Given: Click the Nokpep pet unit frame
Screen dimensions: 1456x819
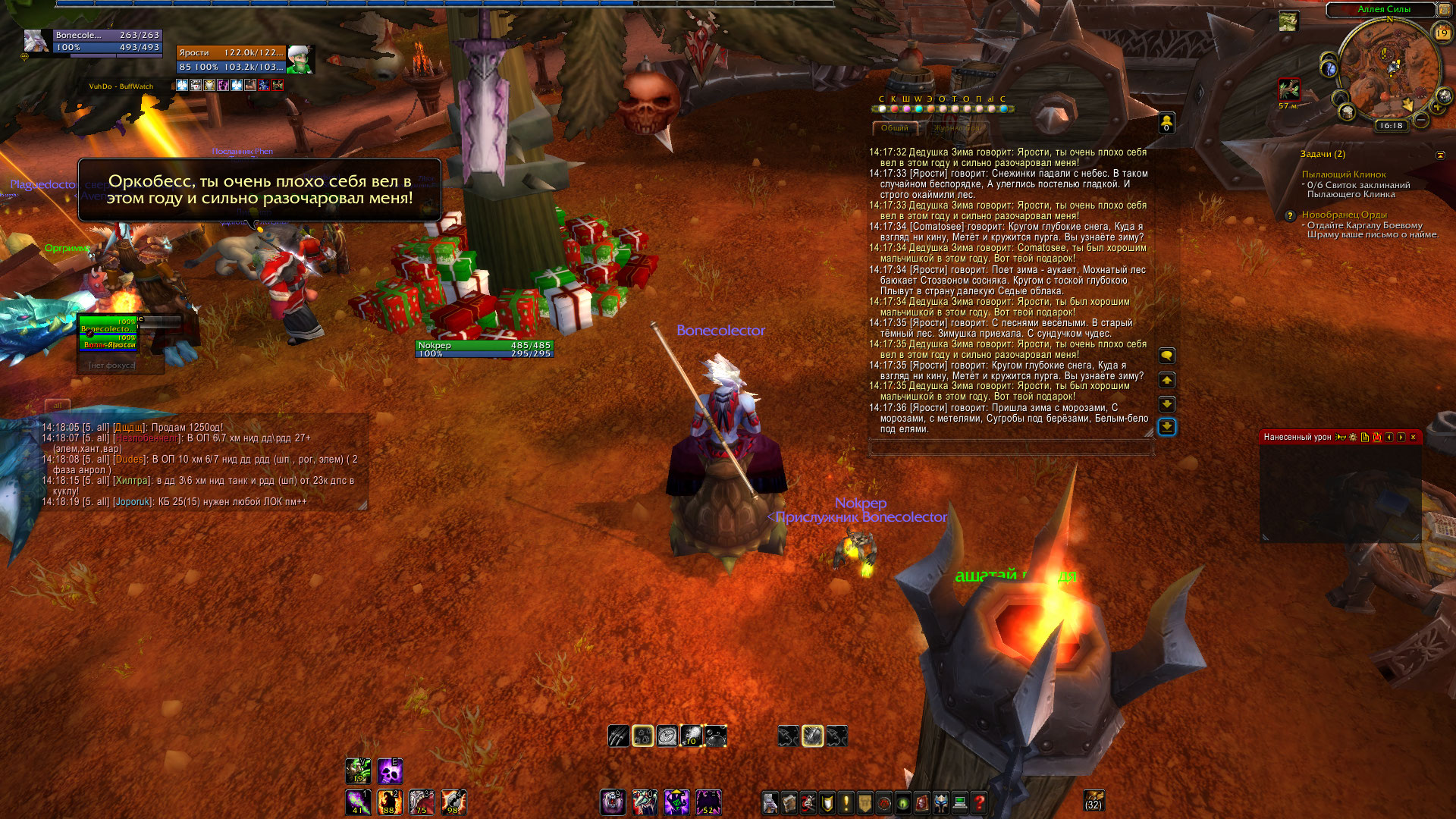Looking at the screenshot, I should (484, 349).
